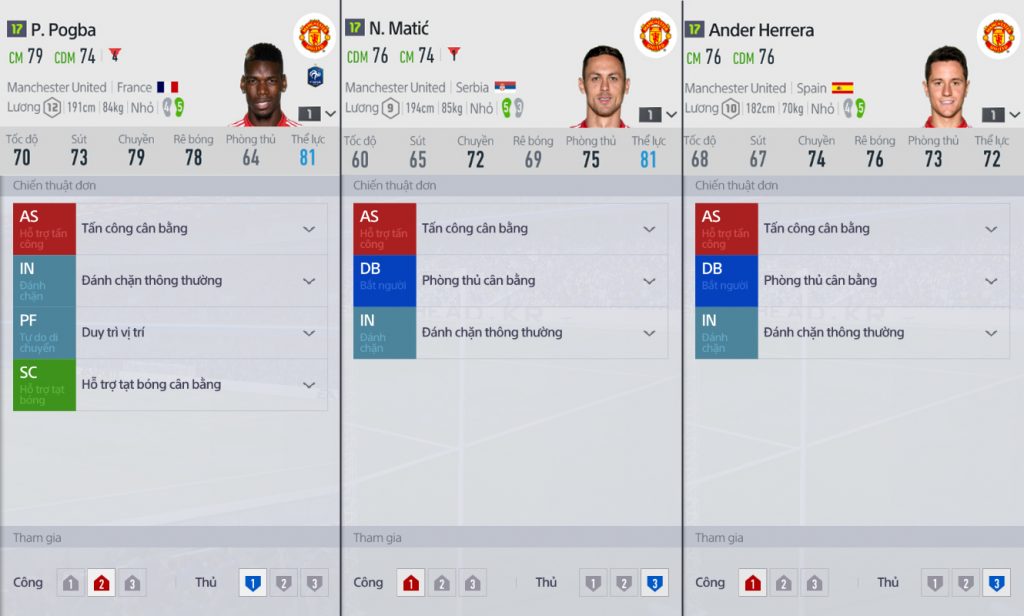Open Matić's IN interception dropdown
Image resolution: width=1024 pixels, height=616 pixels.
point(649,333)
